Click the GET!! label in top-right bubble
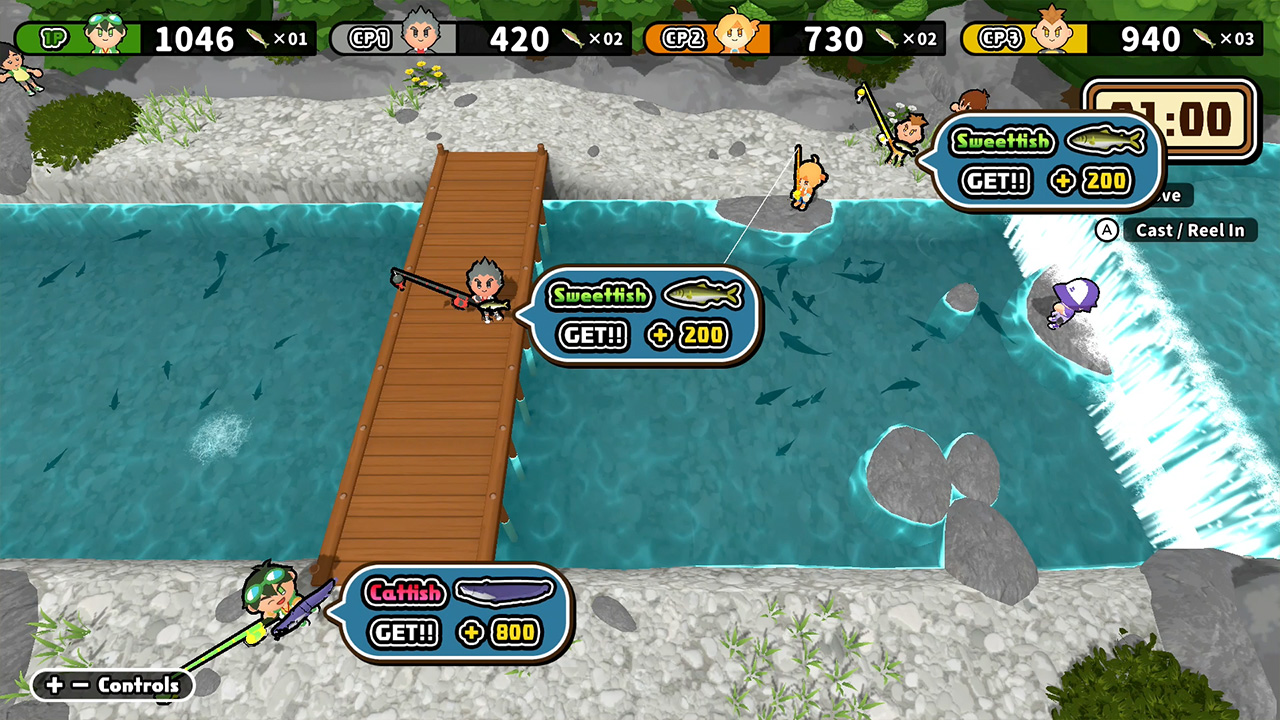This screenshot has height=720, width=1280. 996,182
